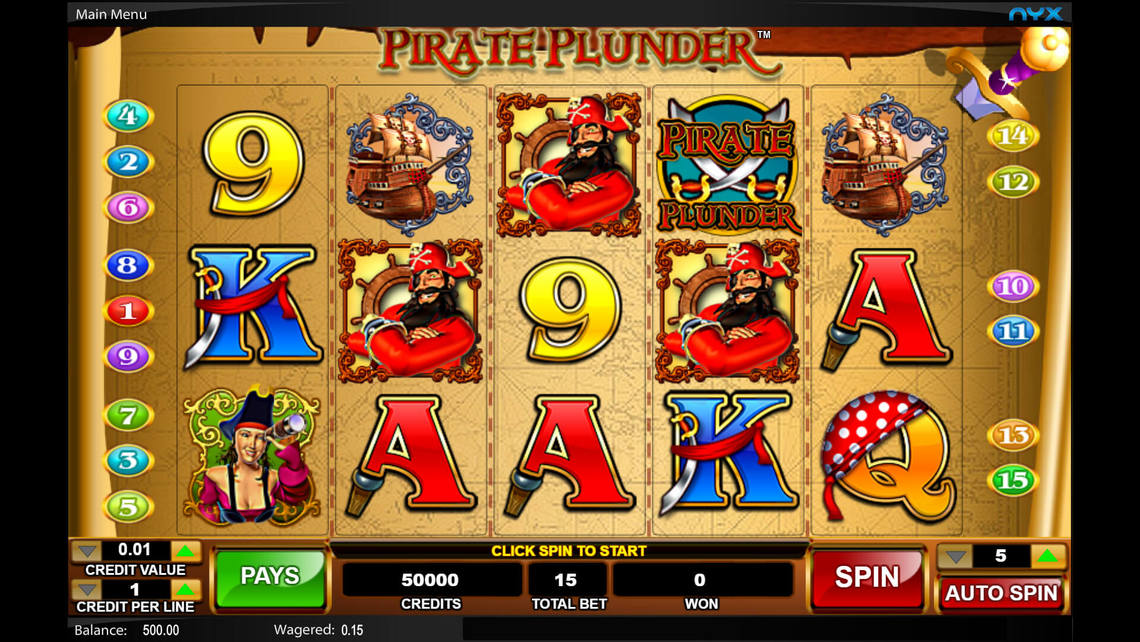Screen dimensions: 1140x642
Task: Select payline number 5 badge
Action: click(128, 507)
